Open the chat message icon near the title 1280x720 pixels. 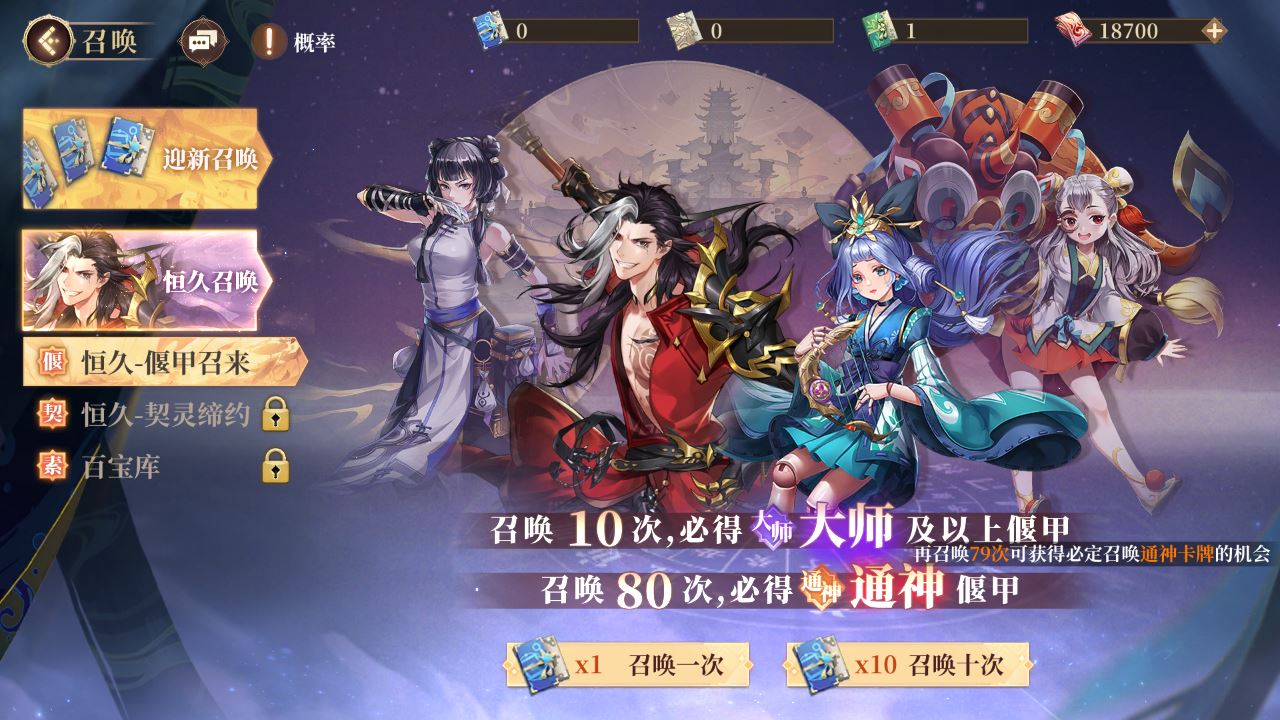point(203,40)
